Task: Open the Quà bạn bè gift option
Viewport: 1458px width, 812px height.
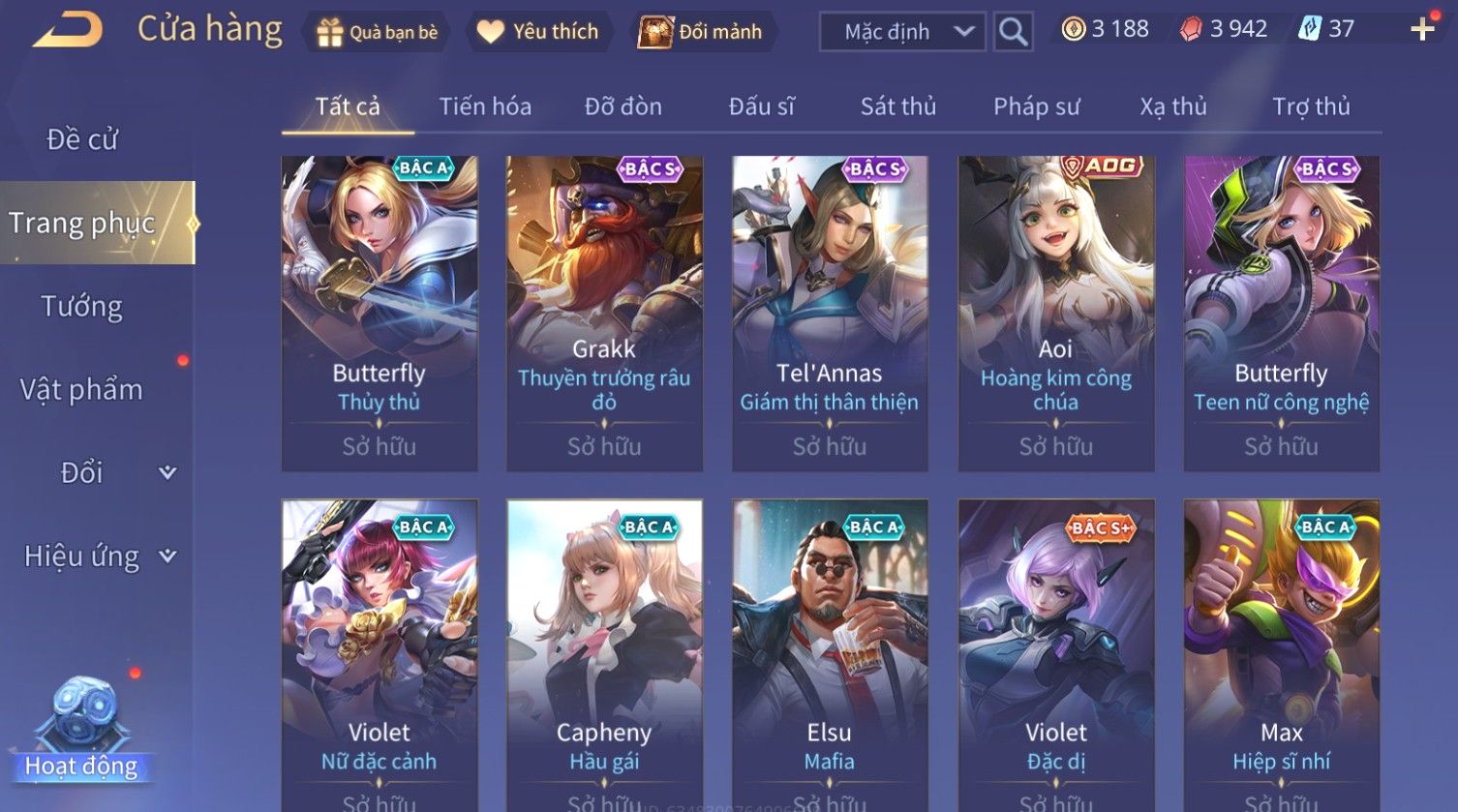Action: tap(377, 32)
